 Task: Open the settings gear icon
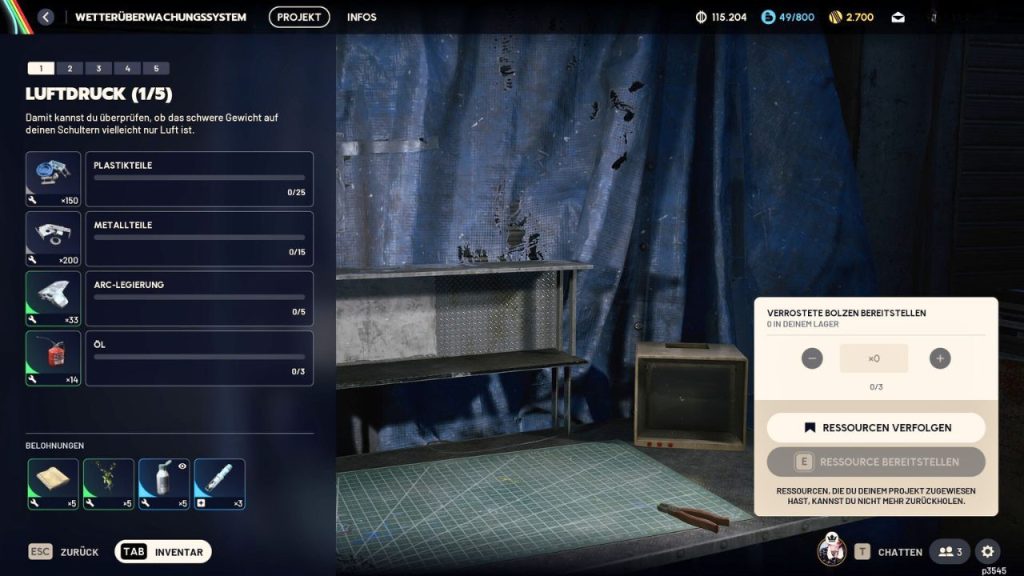pos(987,551)
